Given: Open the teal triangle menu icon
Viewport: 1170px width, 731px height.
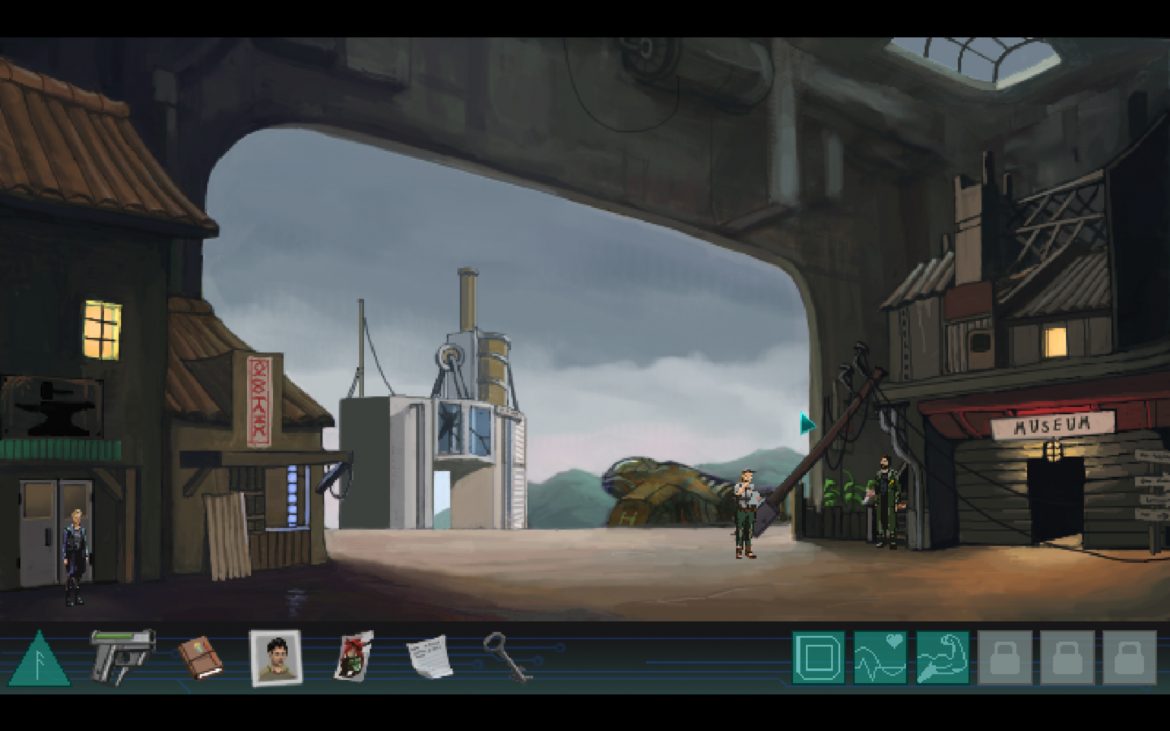Looking at the screenshot, I should coord(39,661).
